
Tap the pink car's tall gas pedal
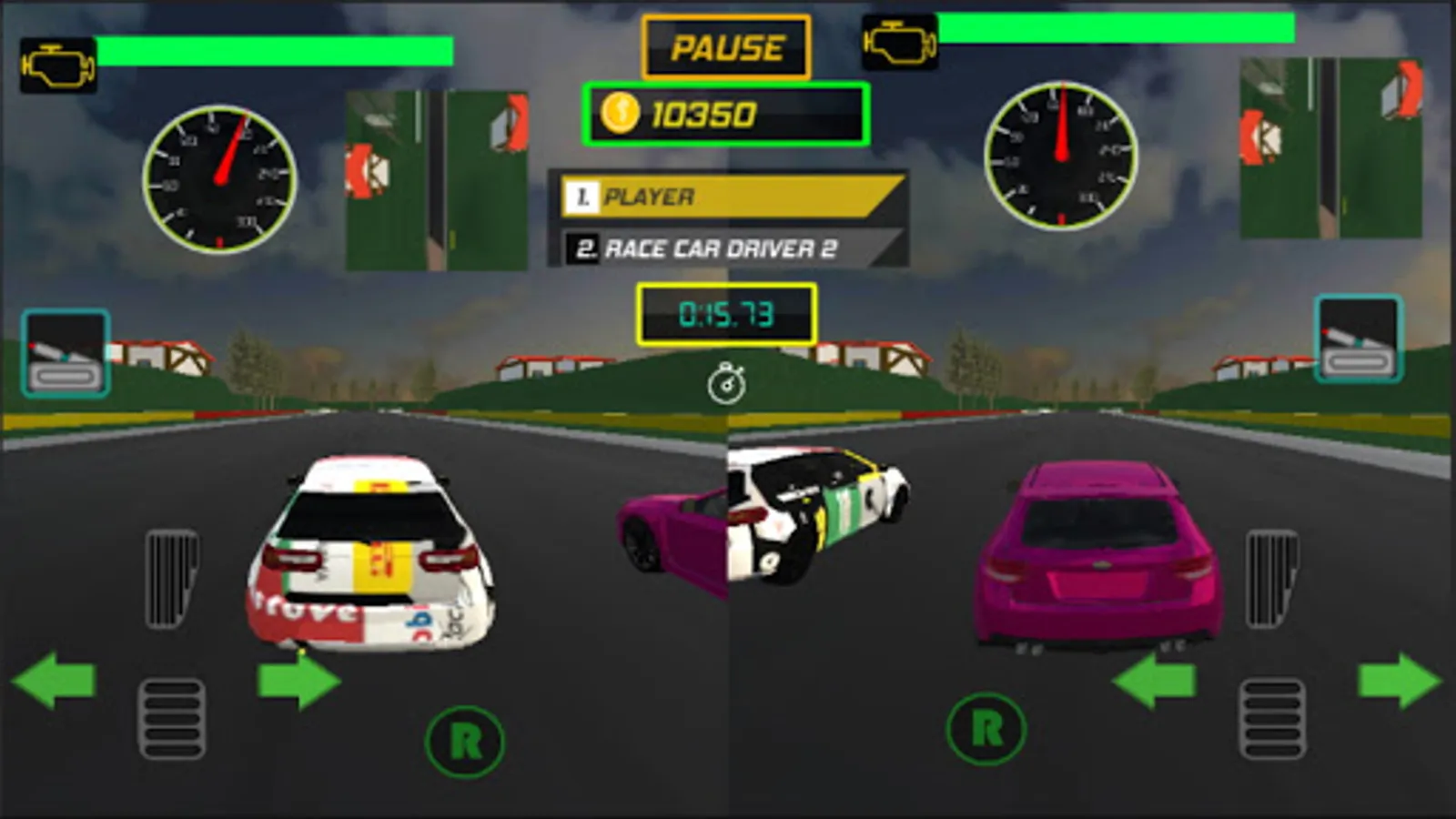[1271, 579]
